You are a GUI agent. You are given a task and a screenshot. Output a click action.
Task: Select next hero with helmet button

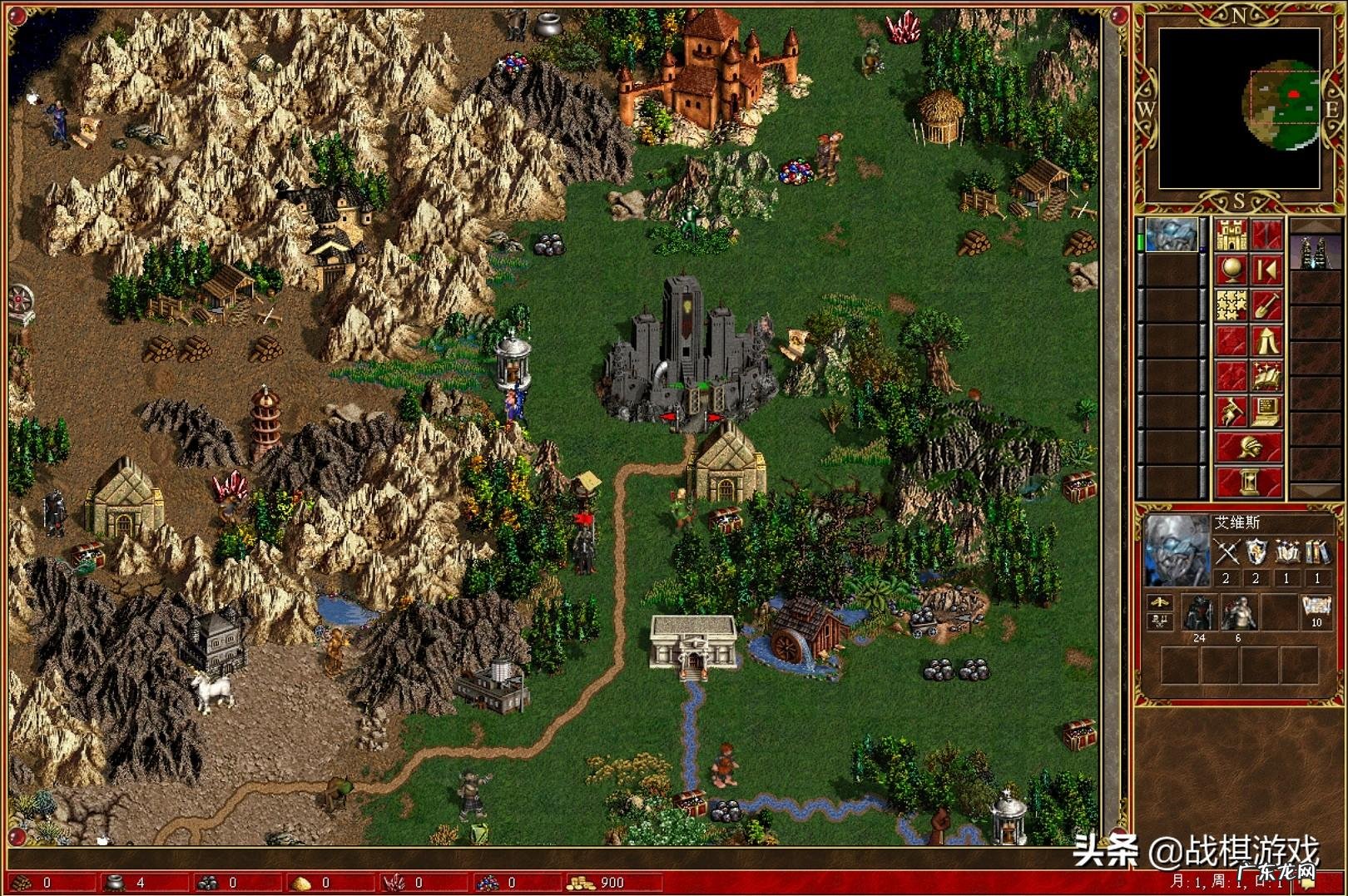click(1248, 447)
